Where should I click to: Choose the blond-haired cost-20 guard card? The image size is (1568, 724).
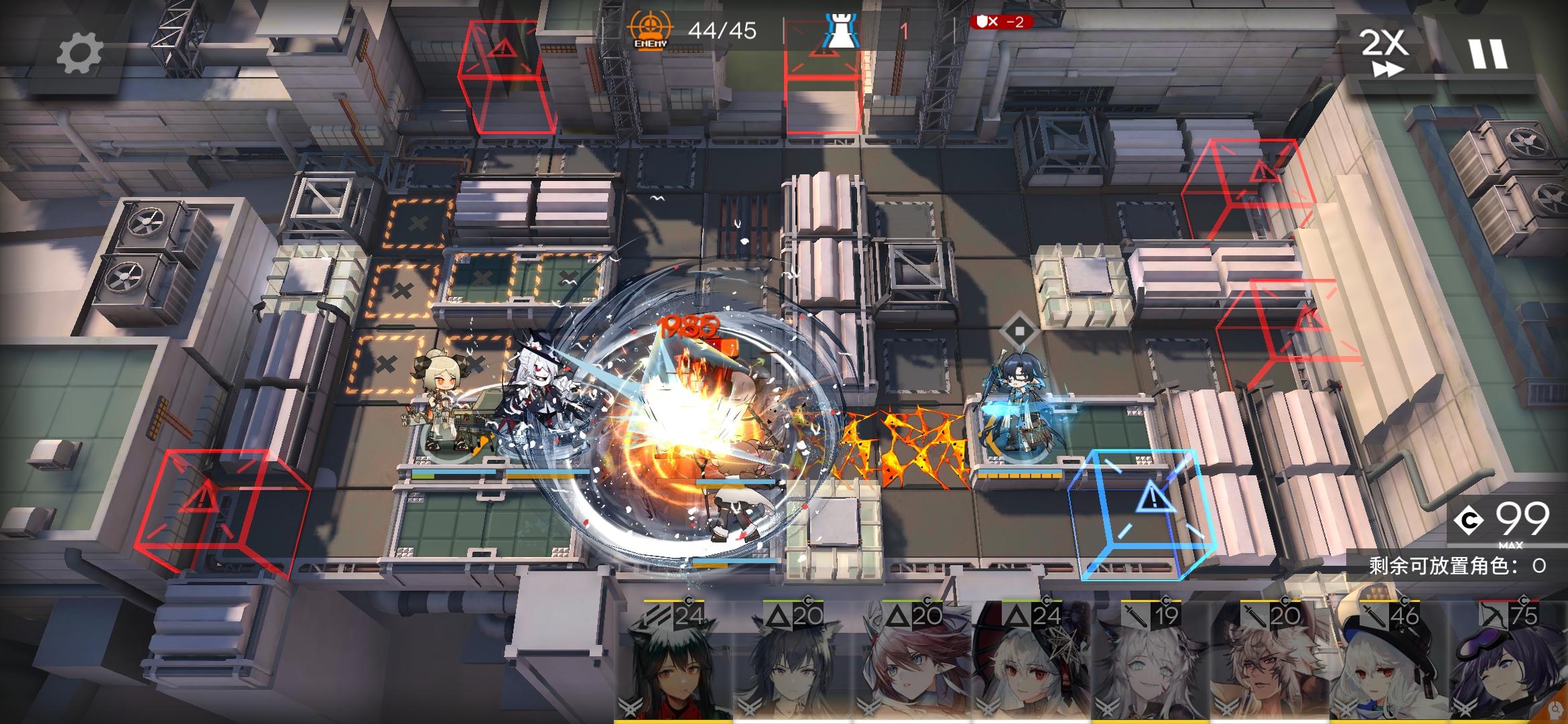click(x=1270, y=664)
